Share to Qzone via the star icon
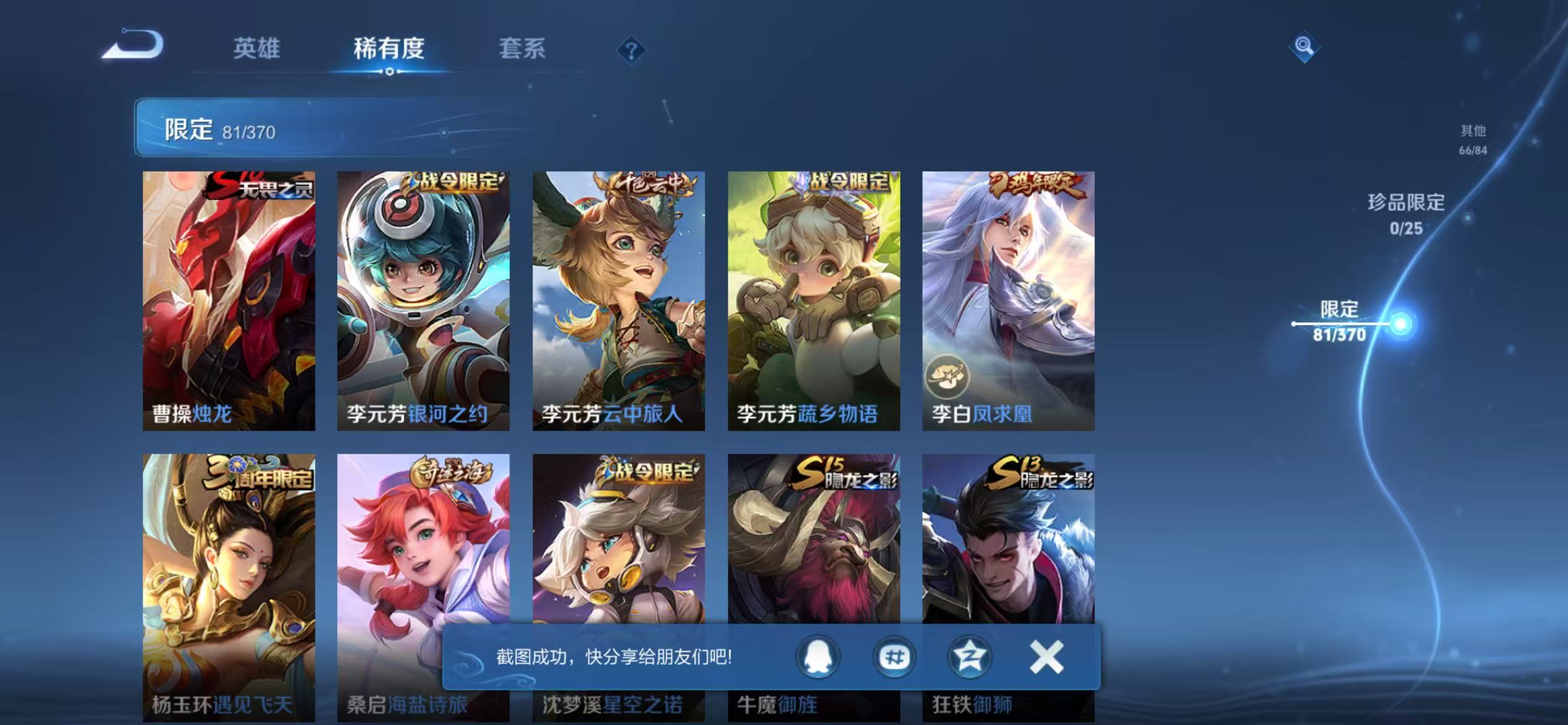This screenshot has height=725, width=1568. point(970,658)
